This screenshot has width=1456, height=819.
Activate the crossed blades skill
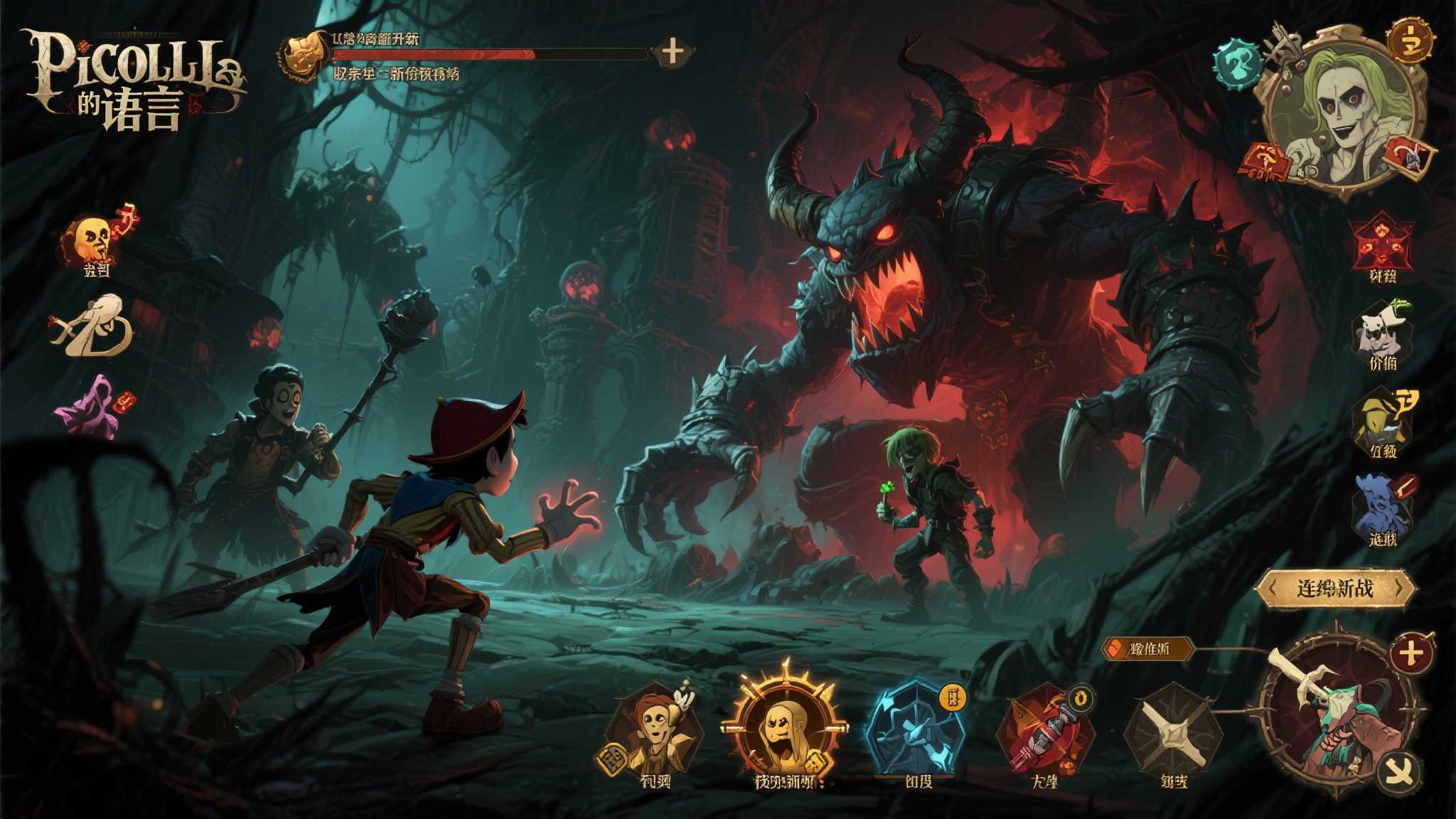(1173, 732)
